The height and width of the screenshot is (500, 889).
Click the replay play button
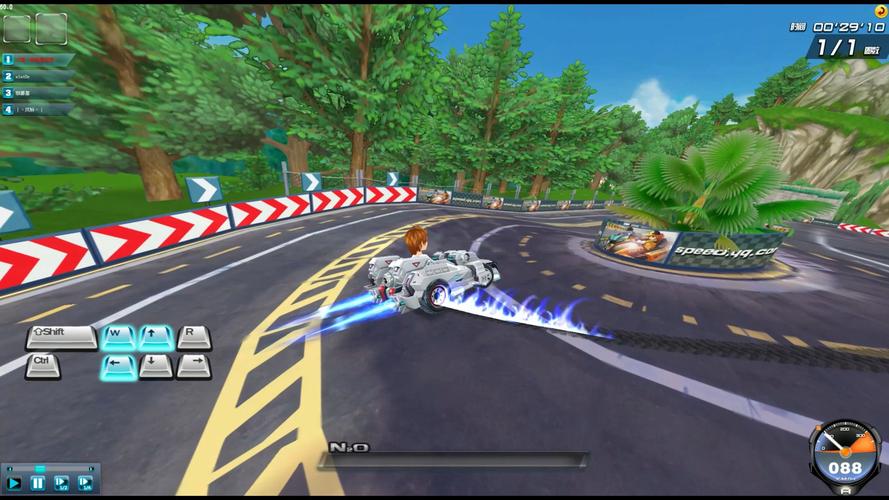[x=14, y=483]
